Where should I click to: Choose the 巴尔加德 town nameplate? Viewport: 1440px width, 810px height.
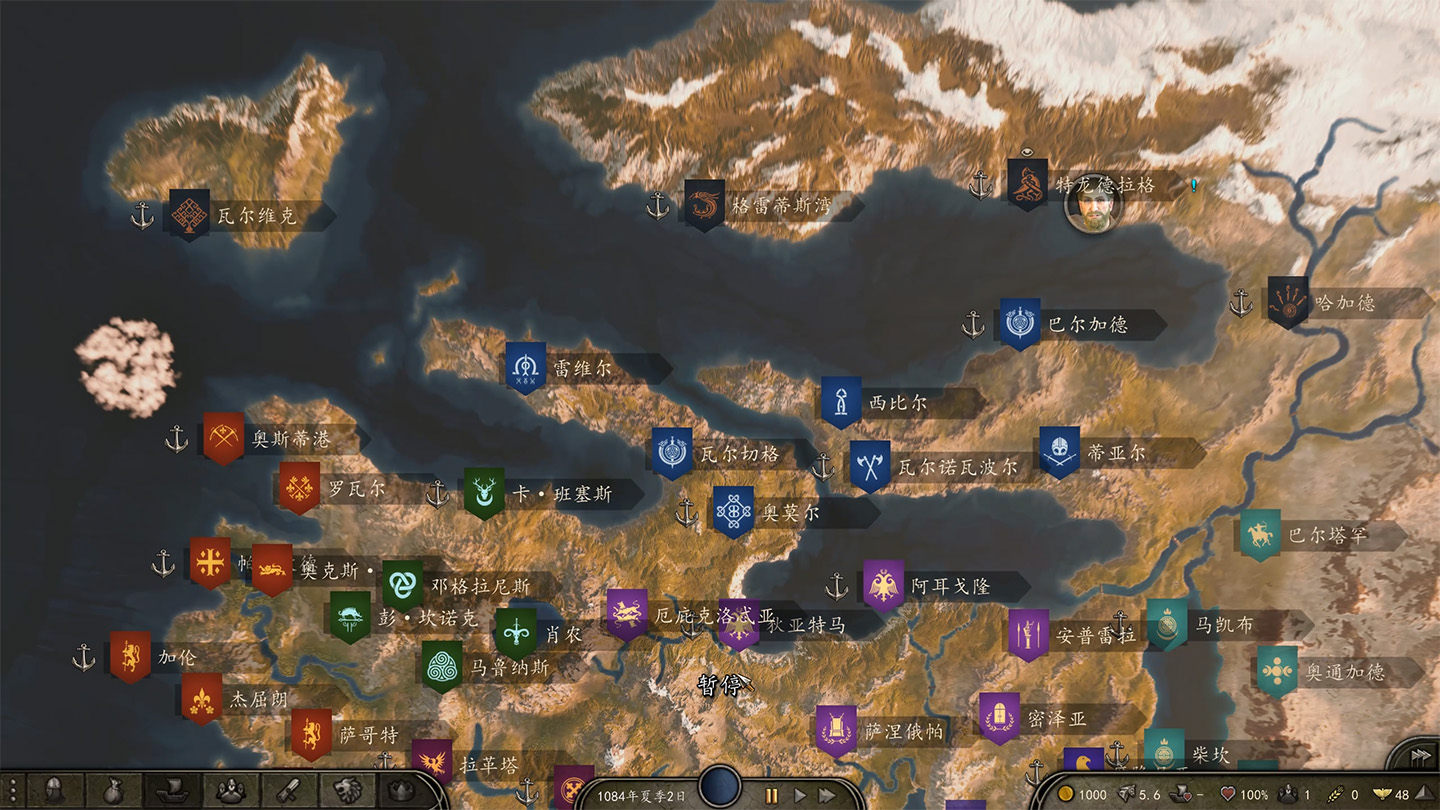(x=1088, y=325)
